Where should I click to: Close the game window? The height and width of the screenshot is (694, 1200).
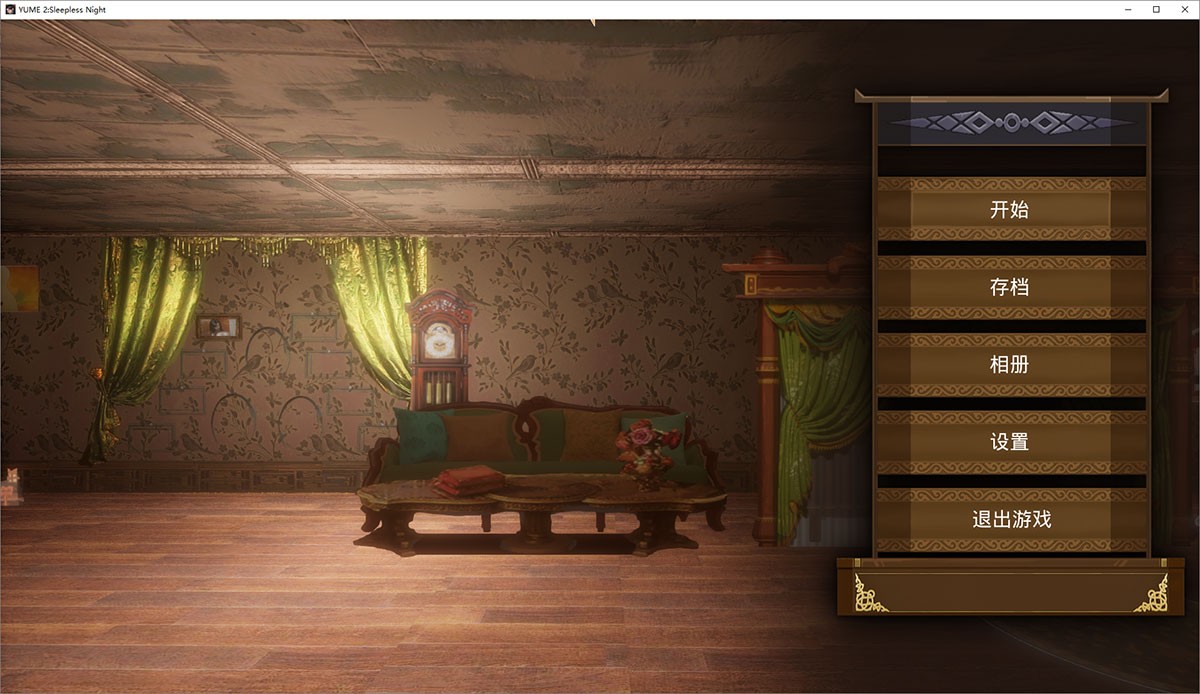click(1183, 9)
